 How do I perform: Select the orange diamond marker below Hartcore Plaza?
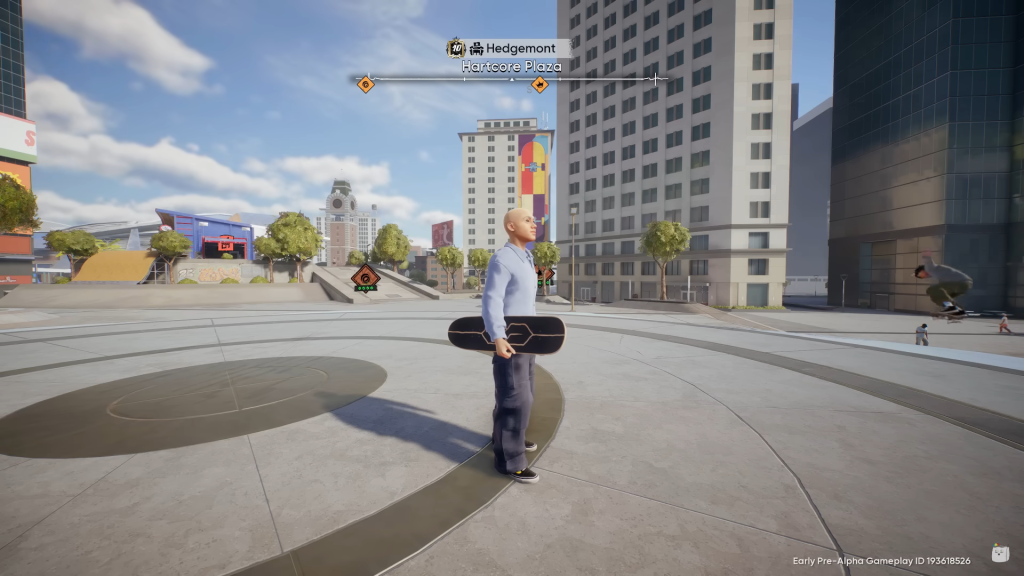[540, 84]
